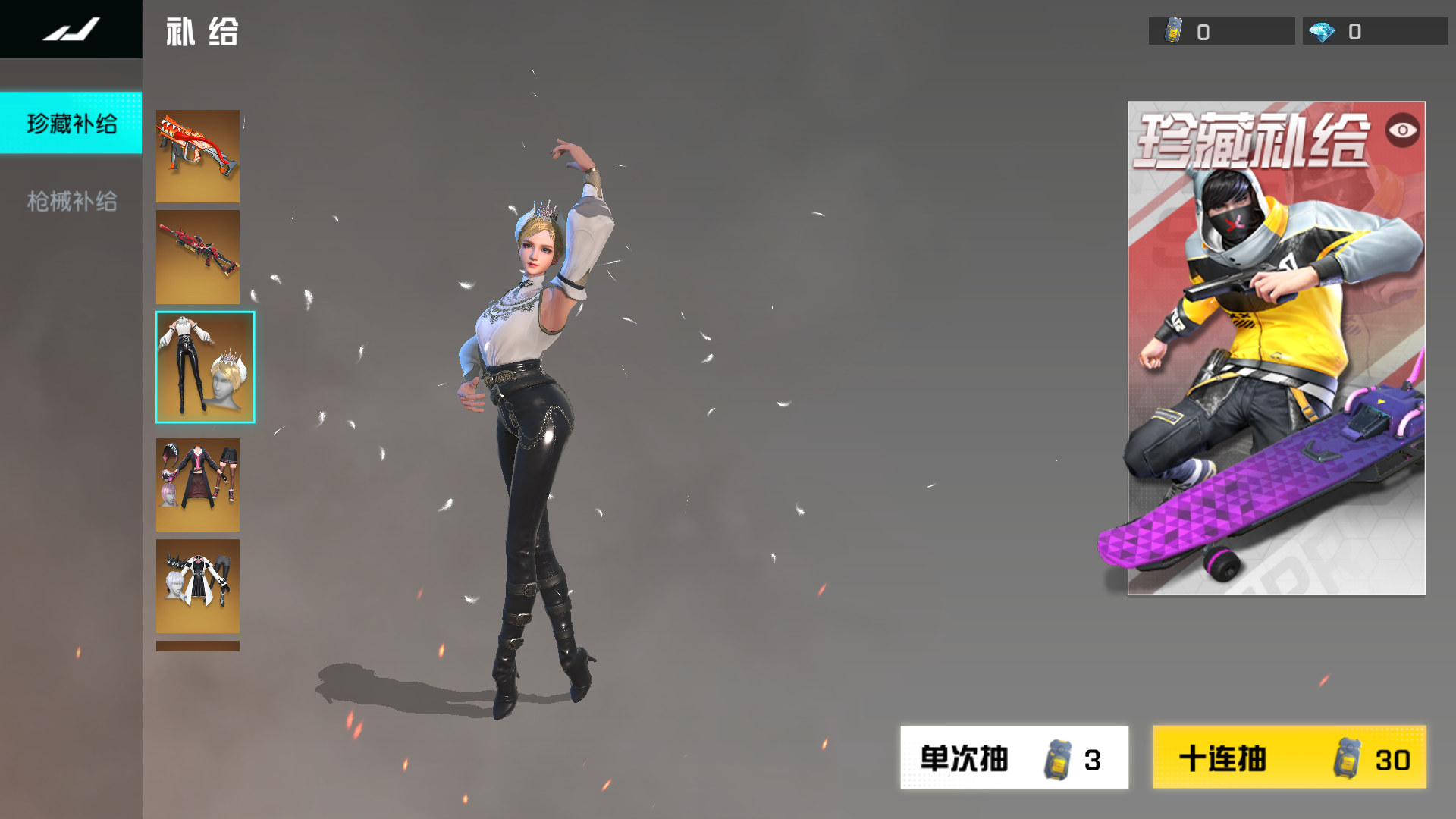Open the 枪械补给 tab

coord(71,201)
